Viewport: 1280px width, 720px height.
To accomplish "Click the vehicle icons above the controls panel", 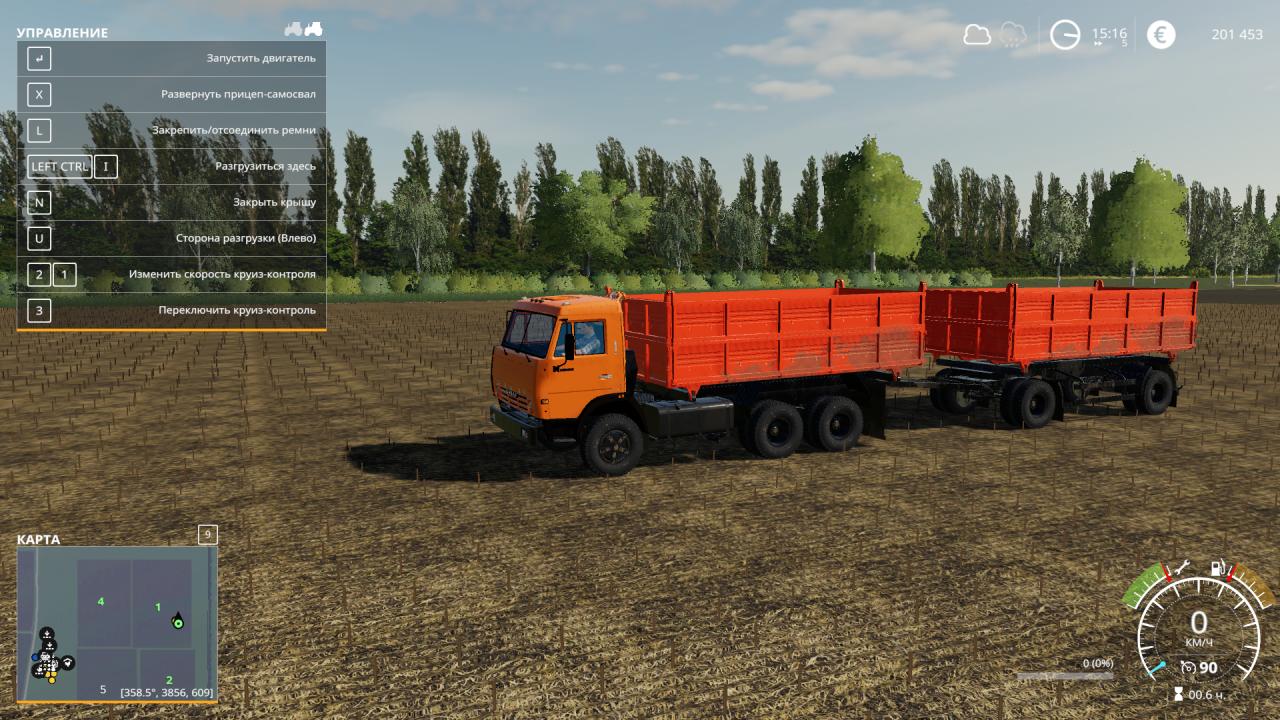I will [x=303, y=29].
